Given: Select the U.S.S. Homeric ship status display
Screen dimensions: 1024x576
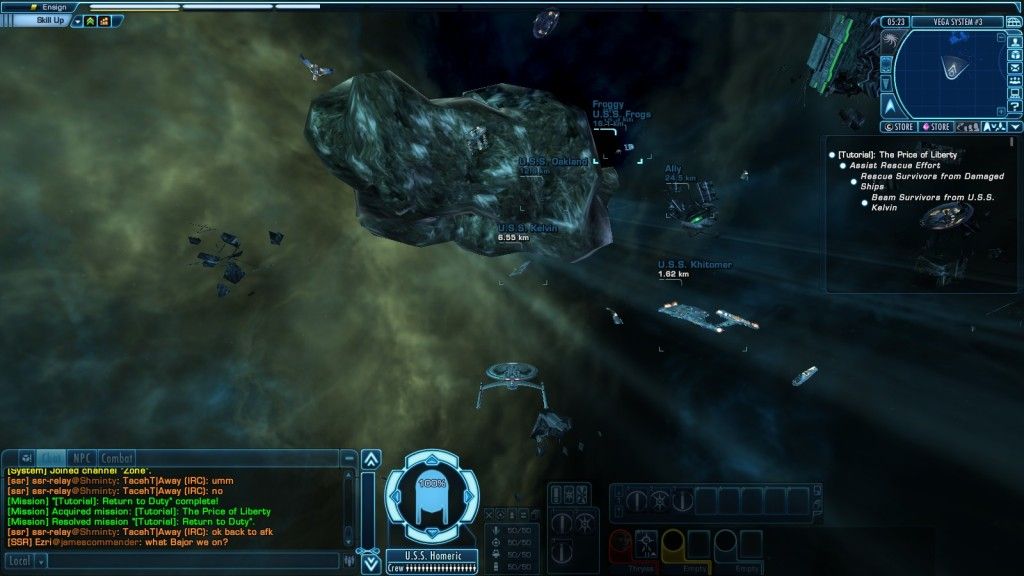Looking at the screenshot, I should click(x=431, y=499).
